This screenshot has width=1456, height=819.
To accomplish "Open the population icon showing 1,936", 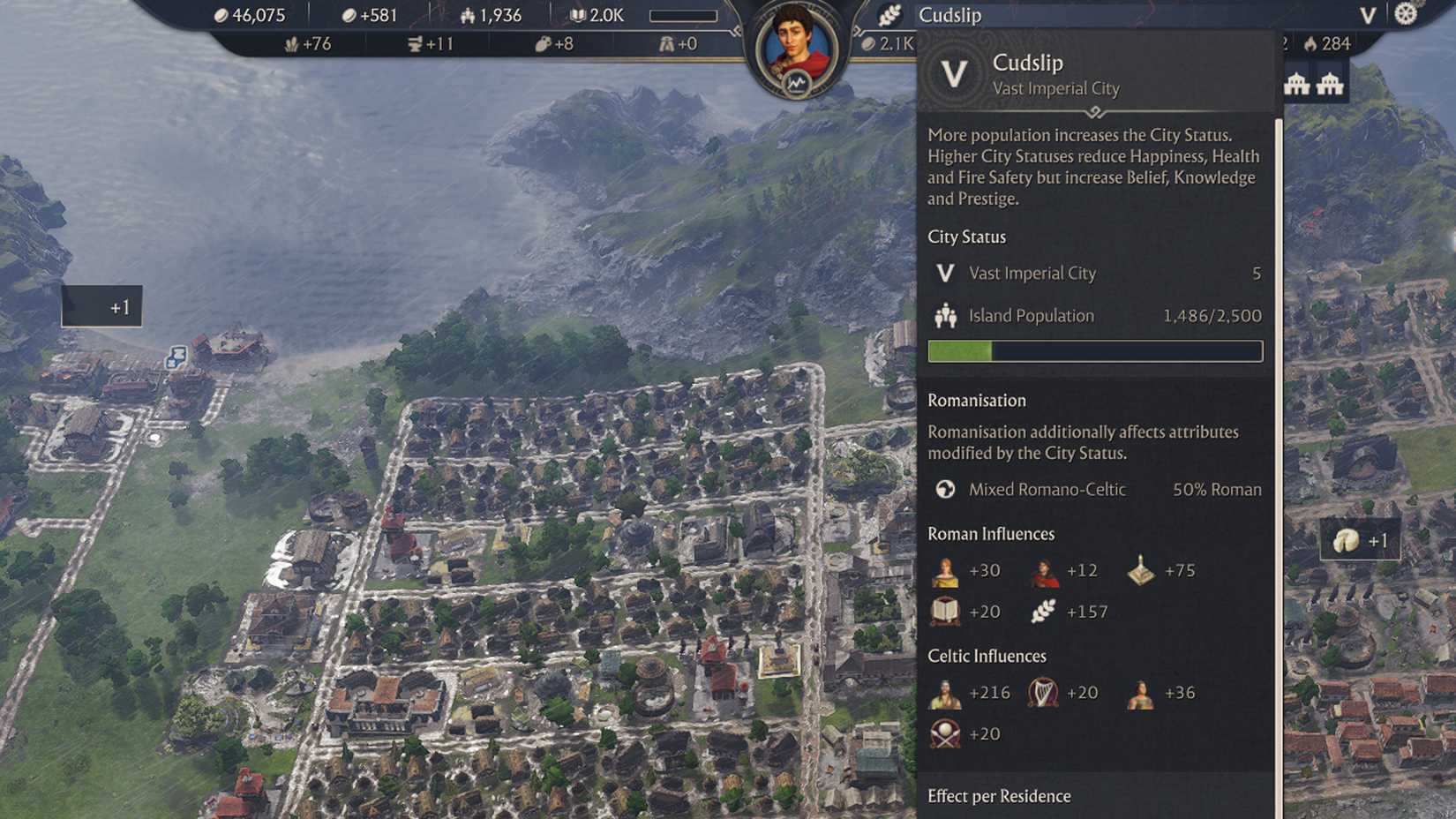I will click(x=467, y=15).
